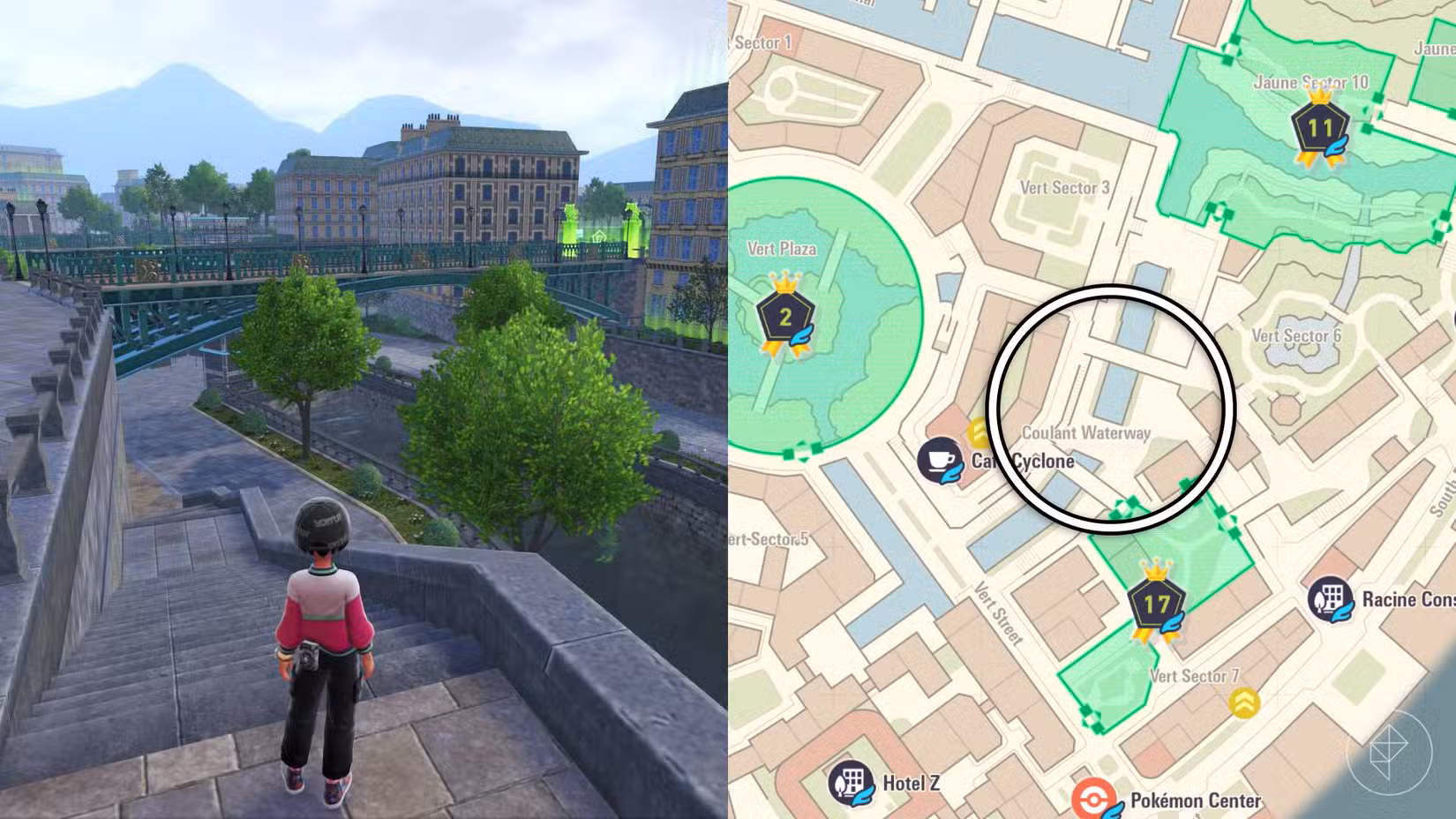This screenshot has width=1456, height=819.
Task: Click the number 2 badge at Vert Plaza
Action: (784, 314)
